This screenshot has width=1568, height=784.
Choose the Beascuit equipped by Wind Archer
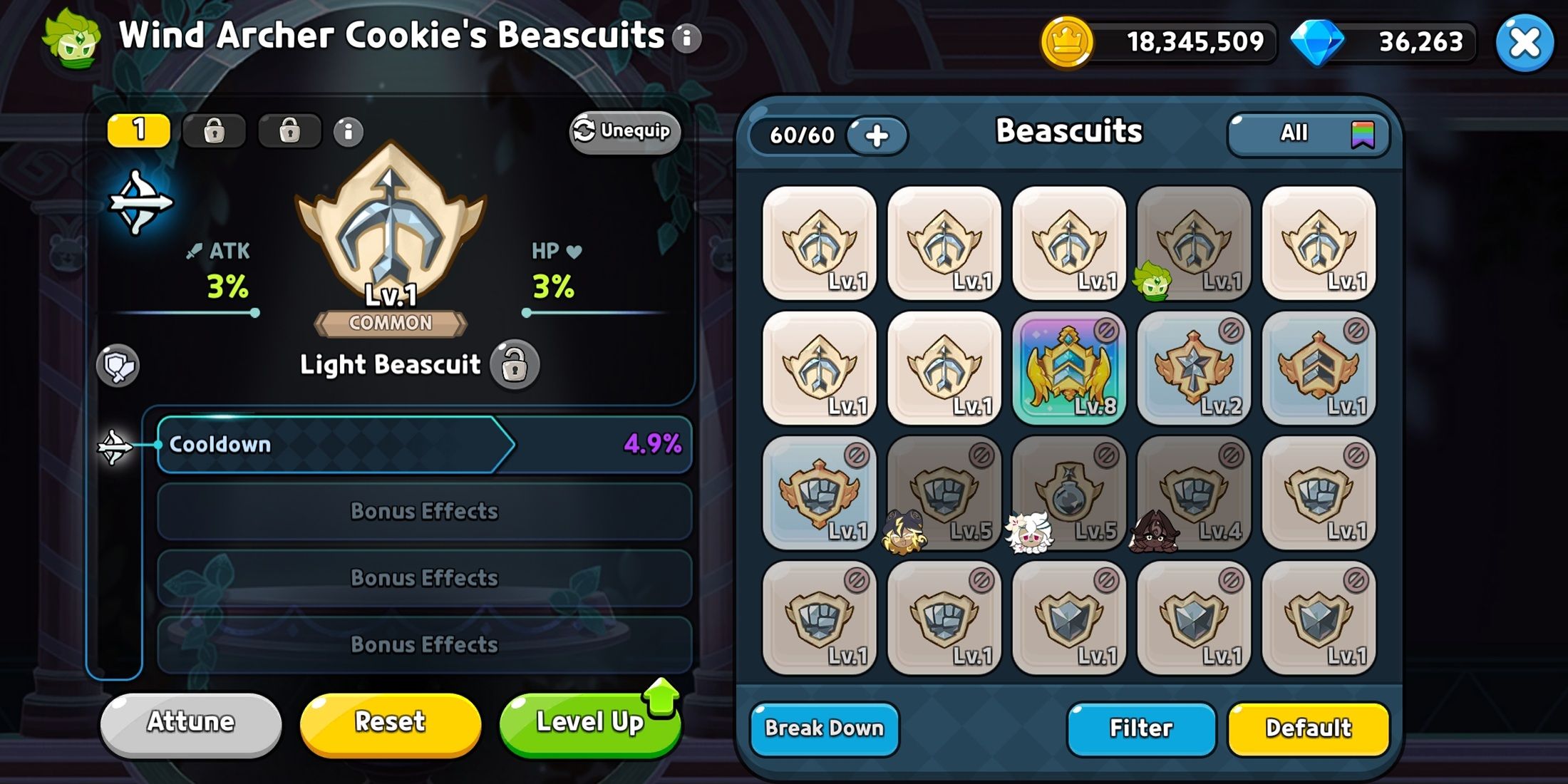[x=1194, y=244]
